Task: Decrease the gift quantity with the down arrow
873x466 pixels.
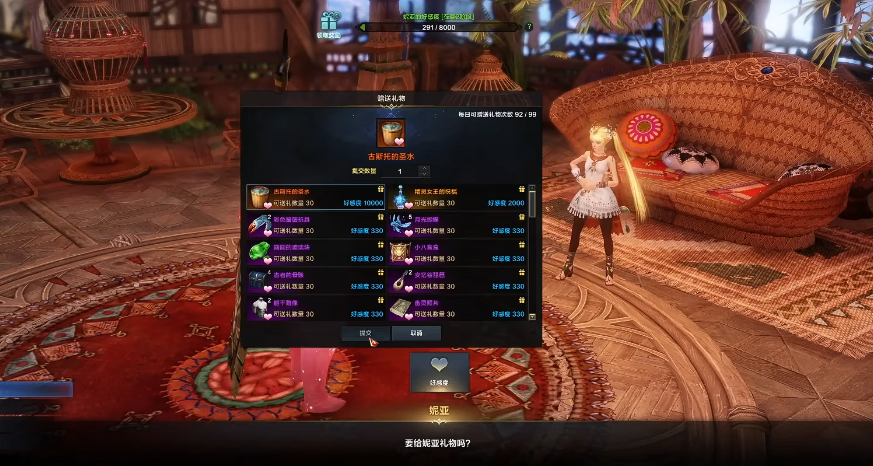Action: (425, 175)
